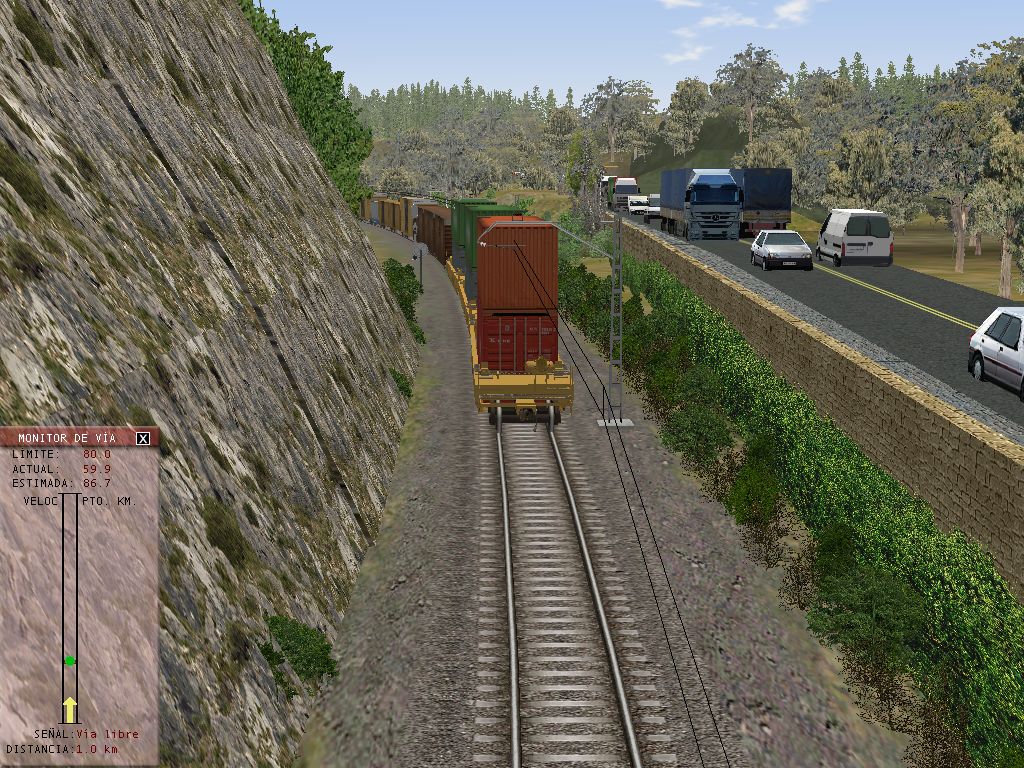The image size is (1024, 768).
Task: Close the Monitor de Vía window
Action: pyautogui.click(x=143, y=438)
